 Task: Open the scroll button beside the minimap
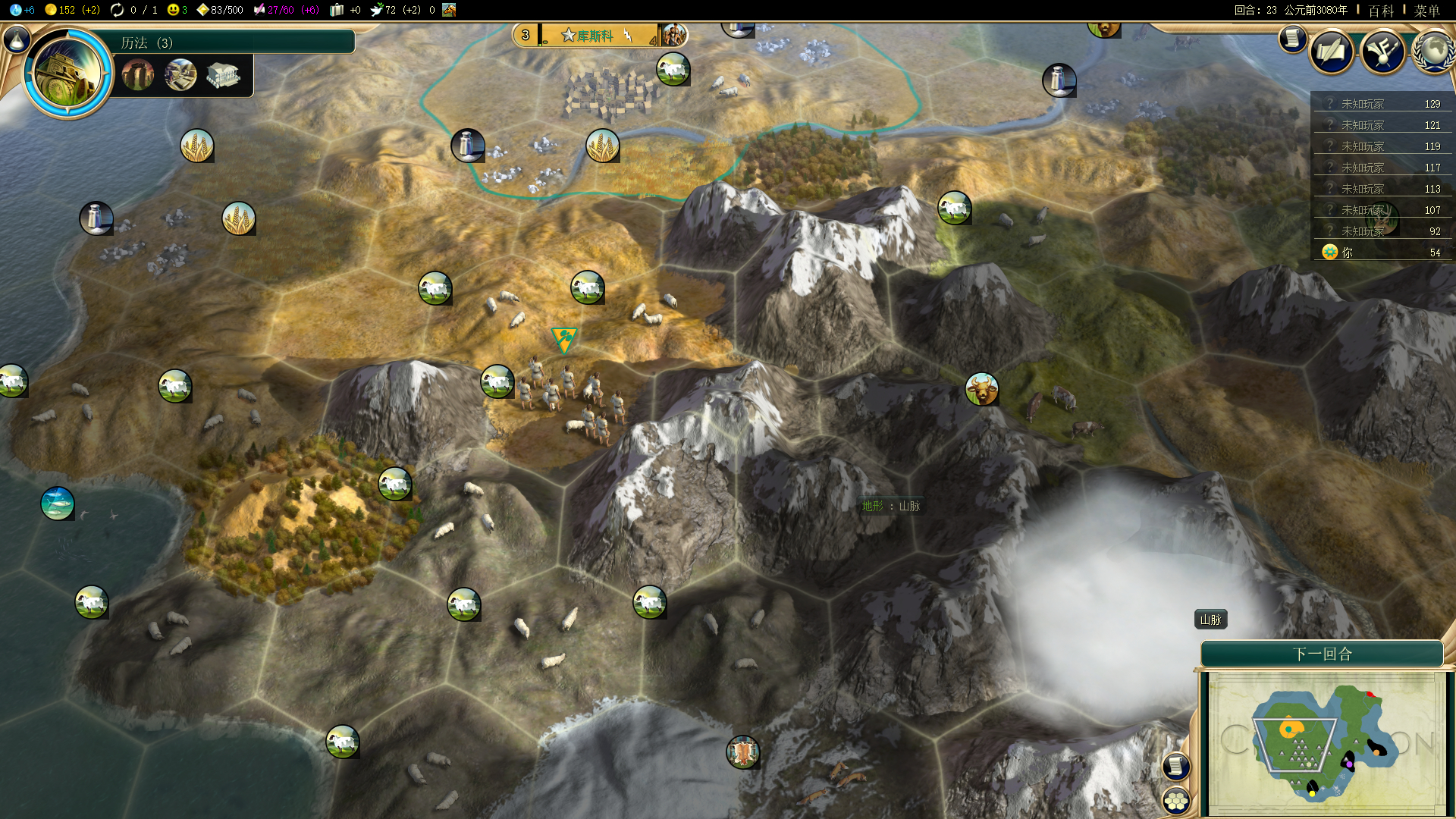coord(1176,767)
